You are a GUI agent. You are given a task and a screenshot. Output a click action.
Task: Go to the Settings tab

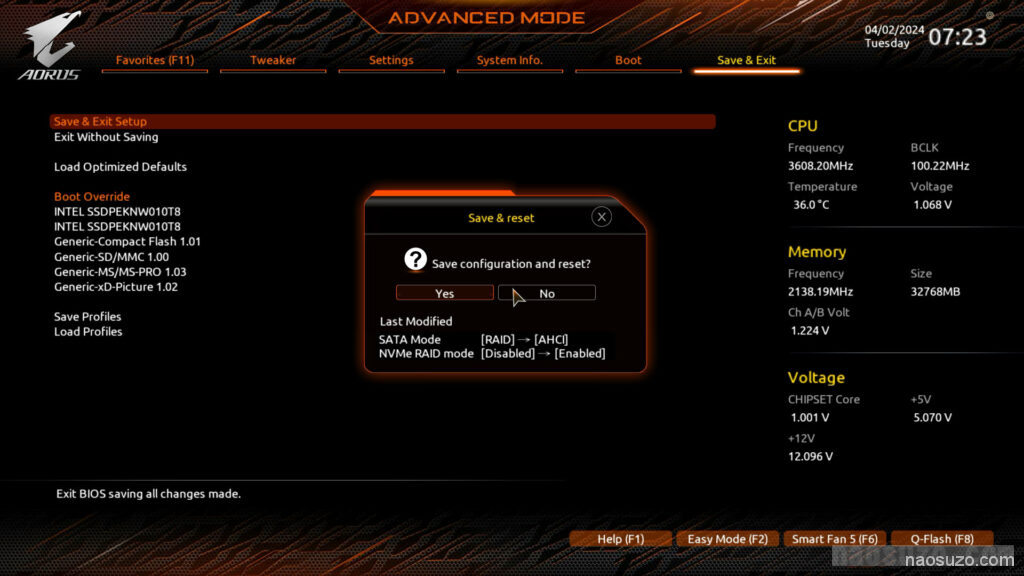point(391,60)
